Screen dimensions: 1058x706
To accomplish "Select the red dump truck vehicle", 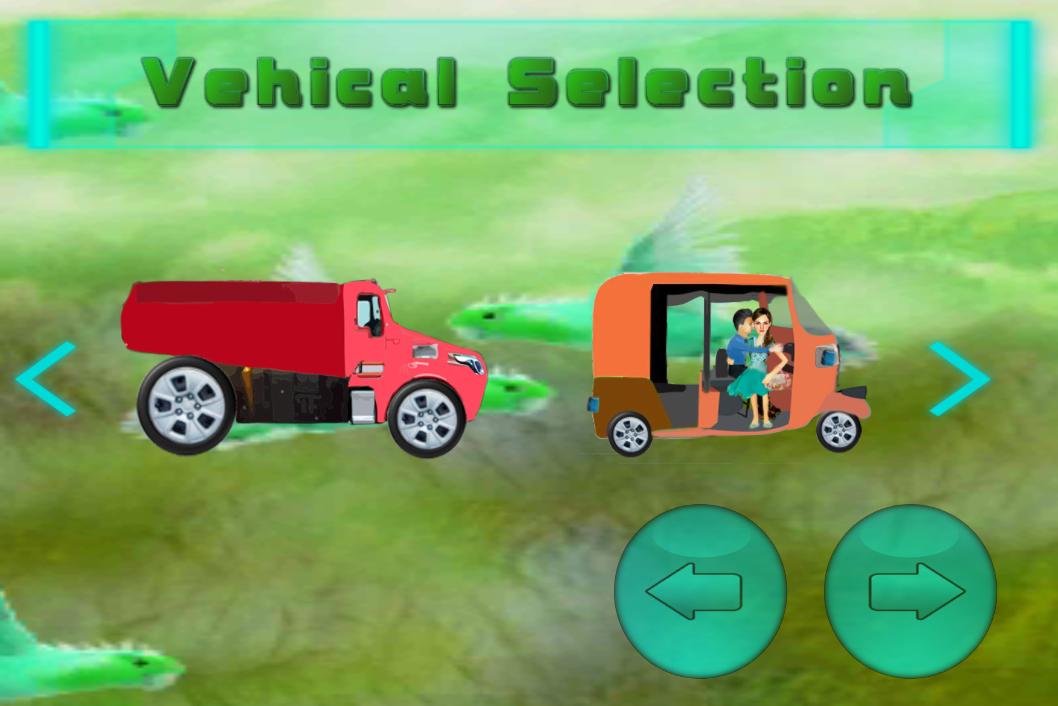I will [304, 366].
